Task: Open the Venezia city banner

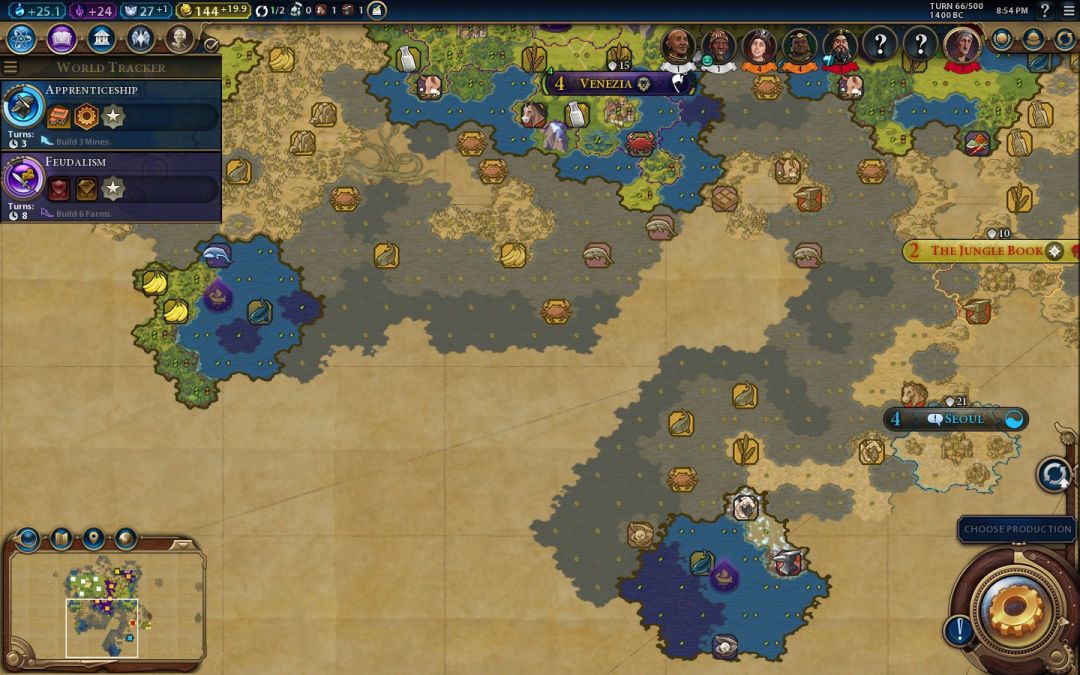Action: tap(606, 84)
